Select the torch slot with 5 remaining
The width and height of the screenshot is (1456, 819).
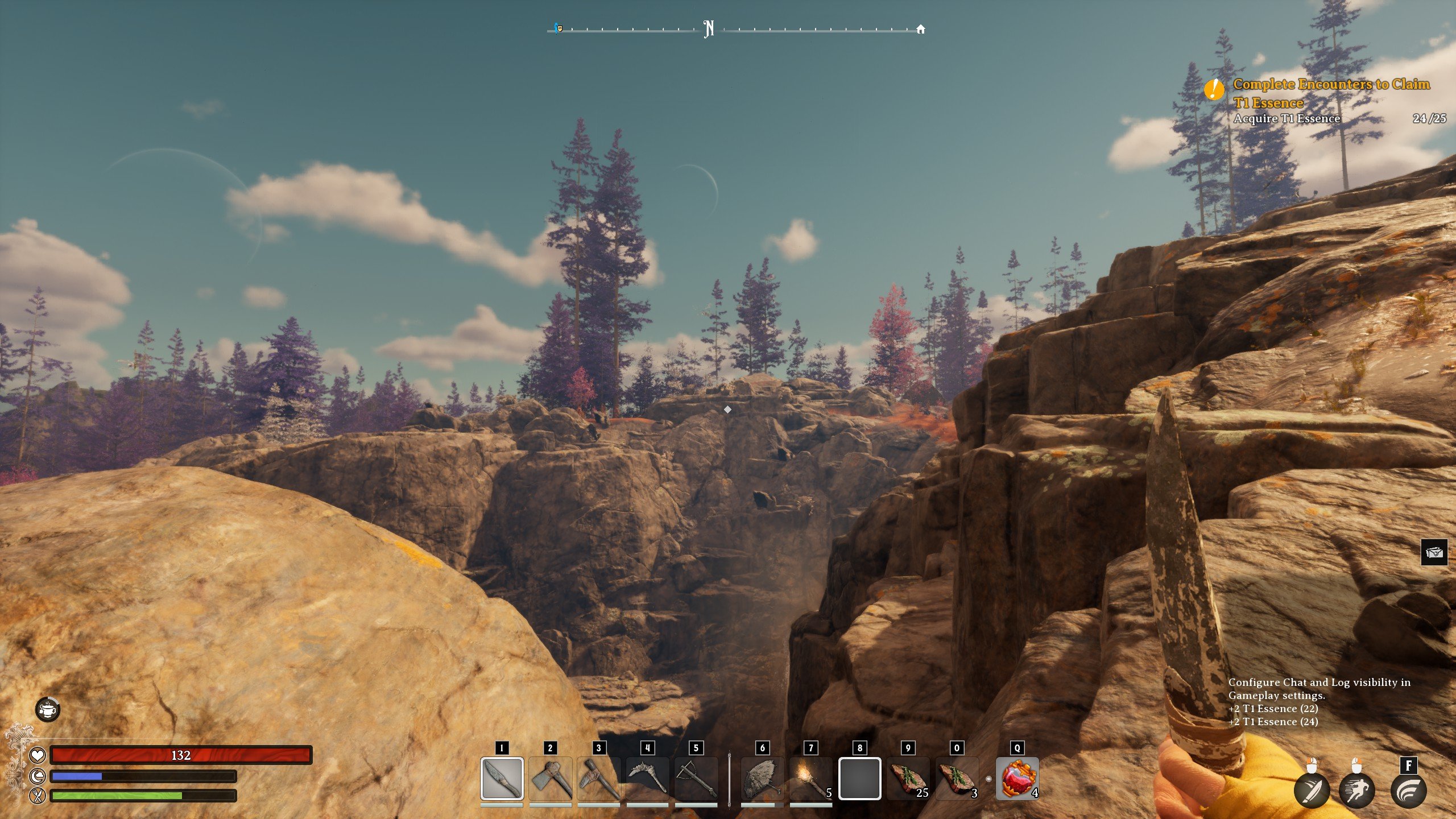pyautogui.click(x=811, y=778)
